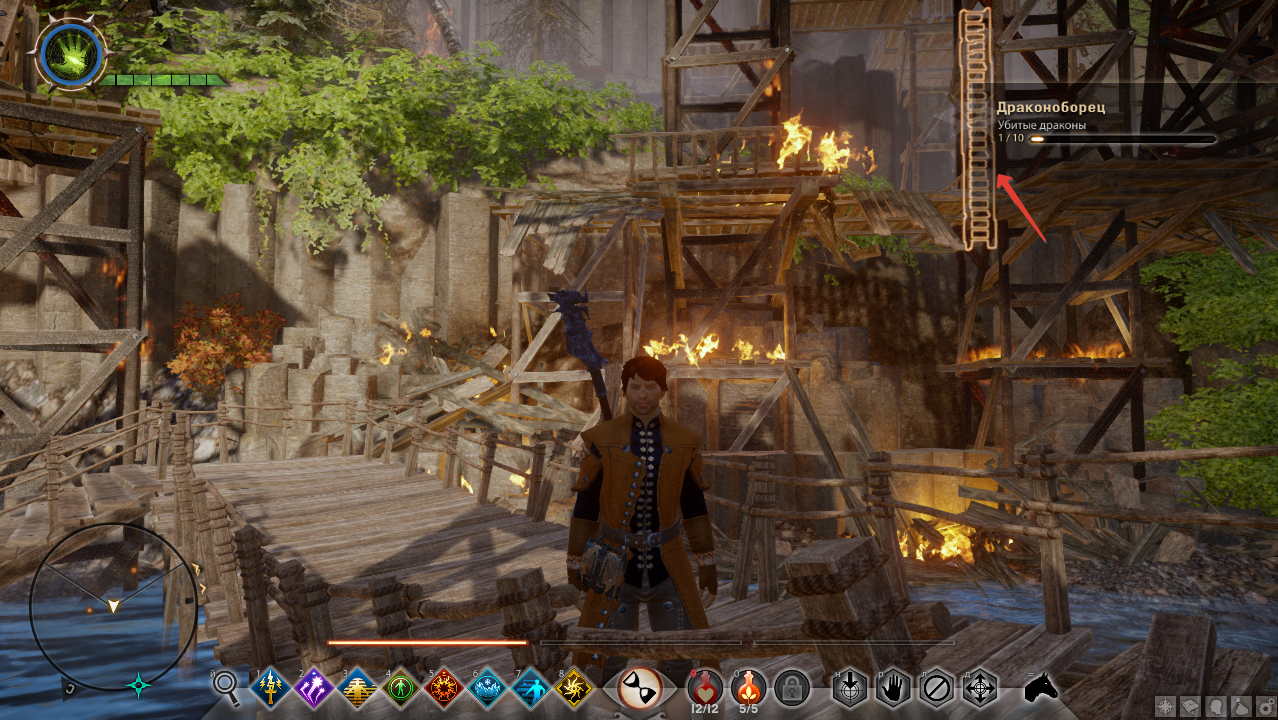Use the blue frost ability in slot 6
Image resolution: width=1278 pixels, height=720 pixels.
pos(487,687)
